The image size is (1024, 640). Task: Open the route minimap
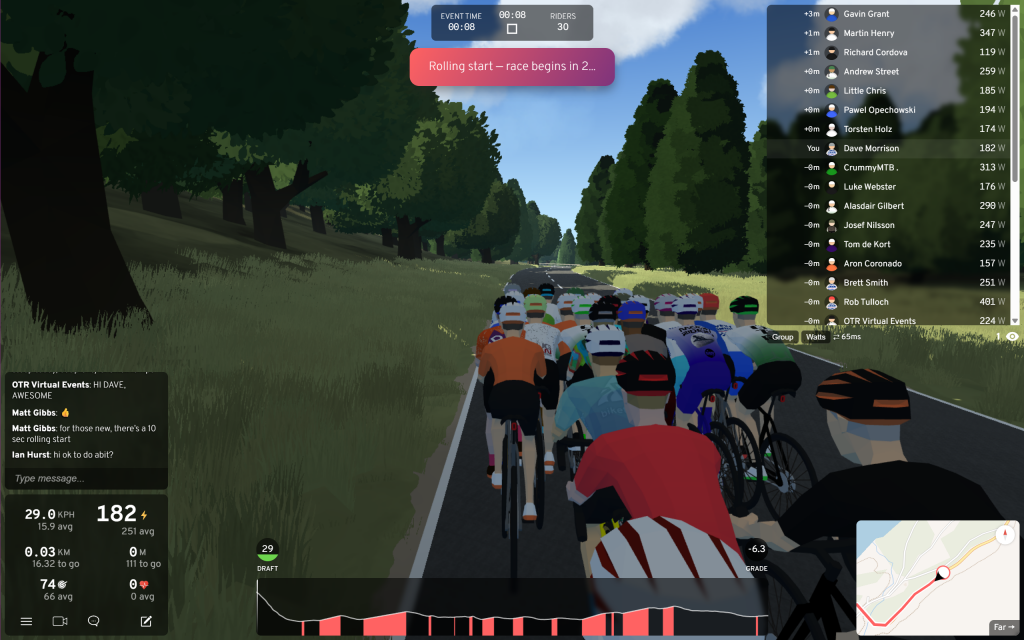click(920, 578)
